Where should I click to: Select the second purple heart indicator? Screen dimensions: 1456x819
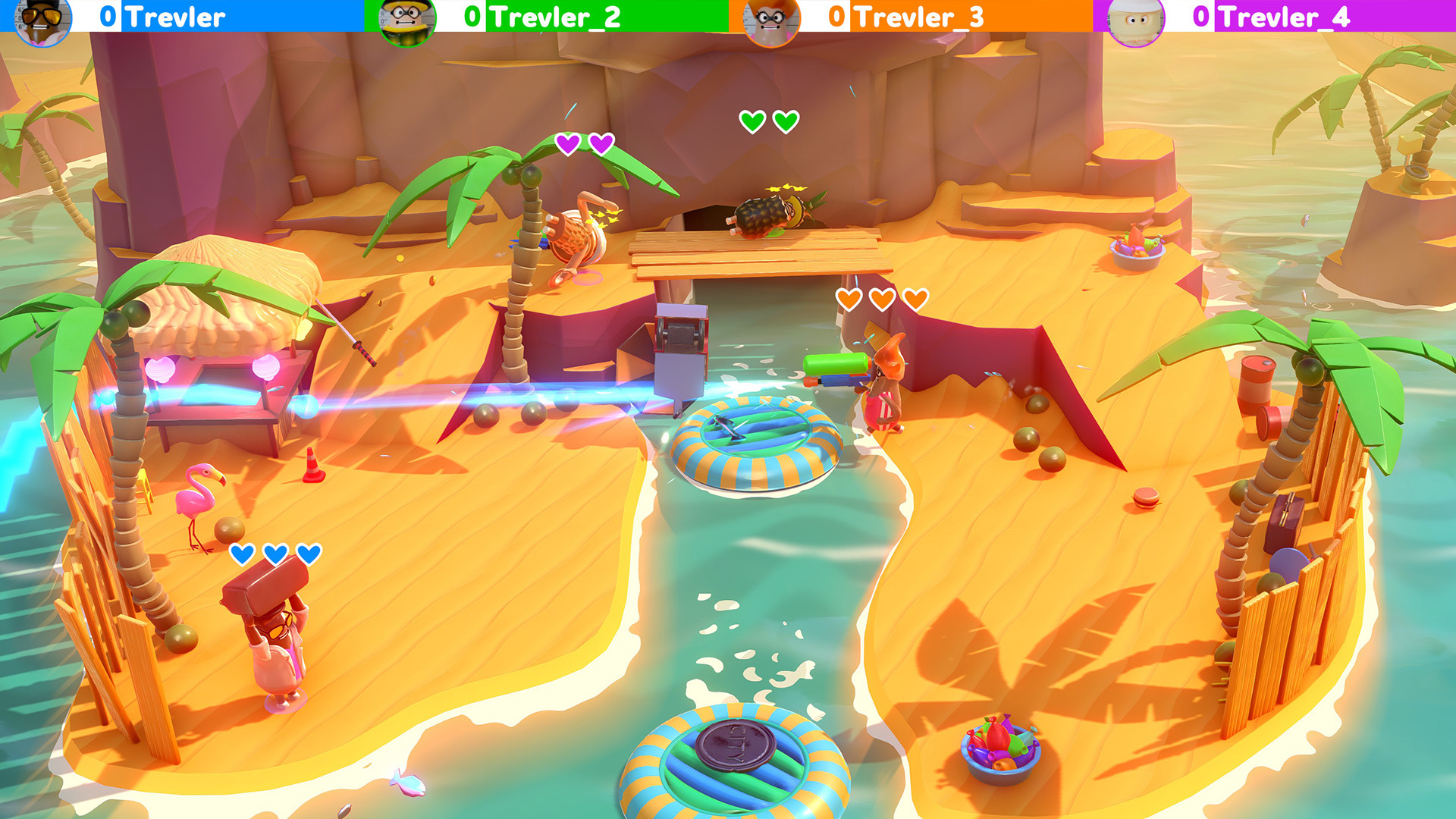[x=602, y=141]
